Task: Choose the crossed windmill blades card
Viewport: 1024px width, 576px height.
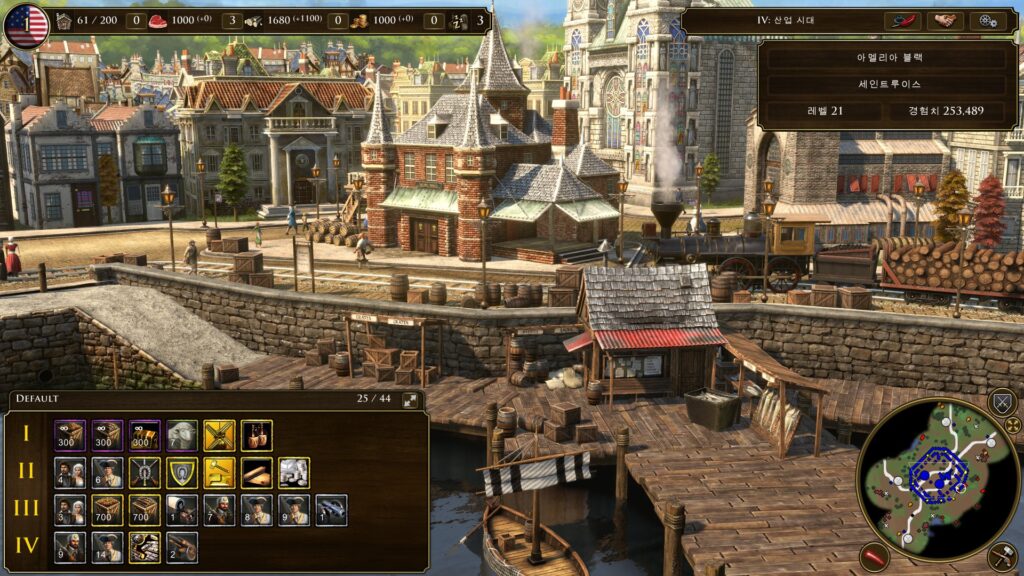Action: coord(219,435)
